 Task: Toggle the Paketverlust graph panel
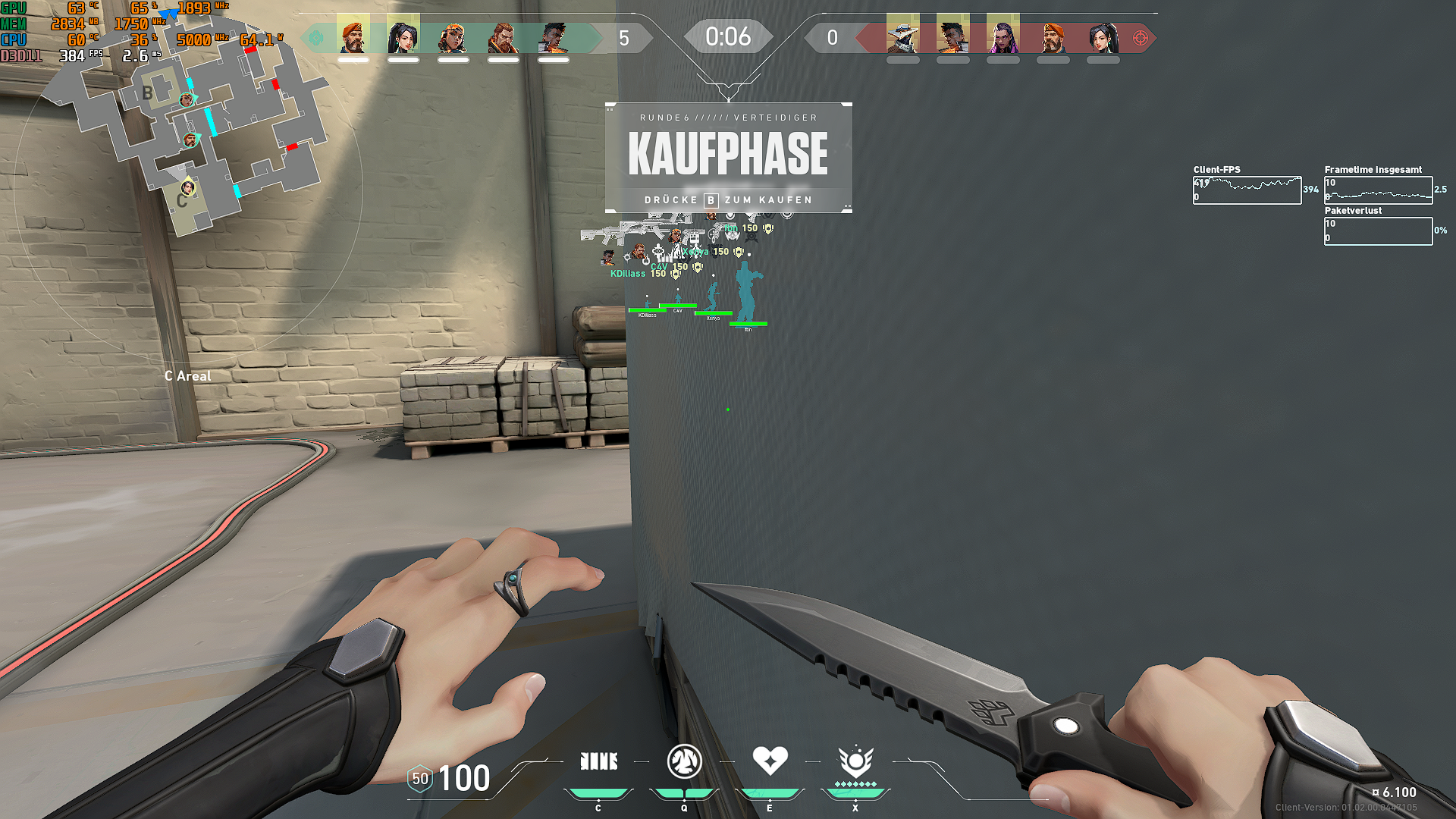[x=1378, y=230]
